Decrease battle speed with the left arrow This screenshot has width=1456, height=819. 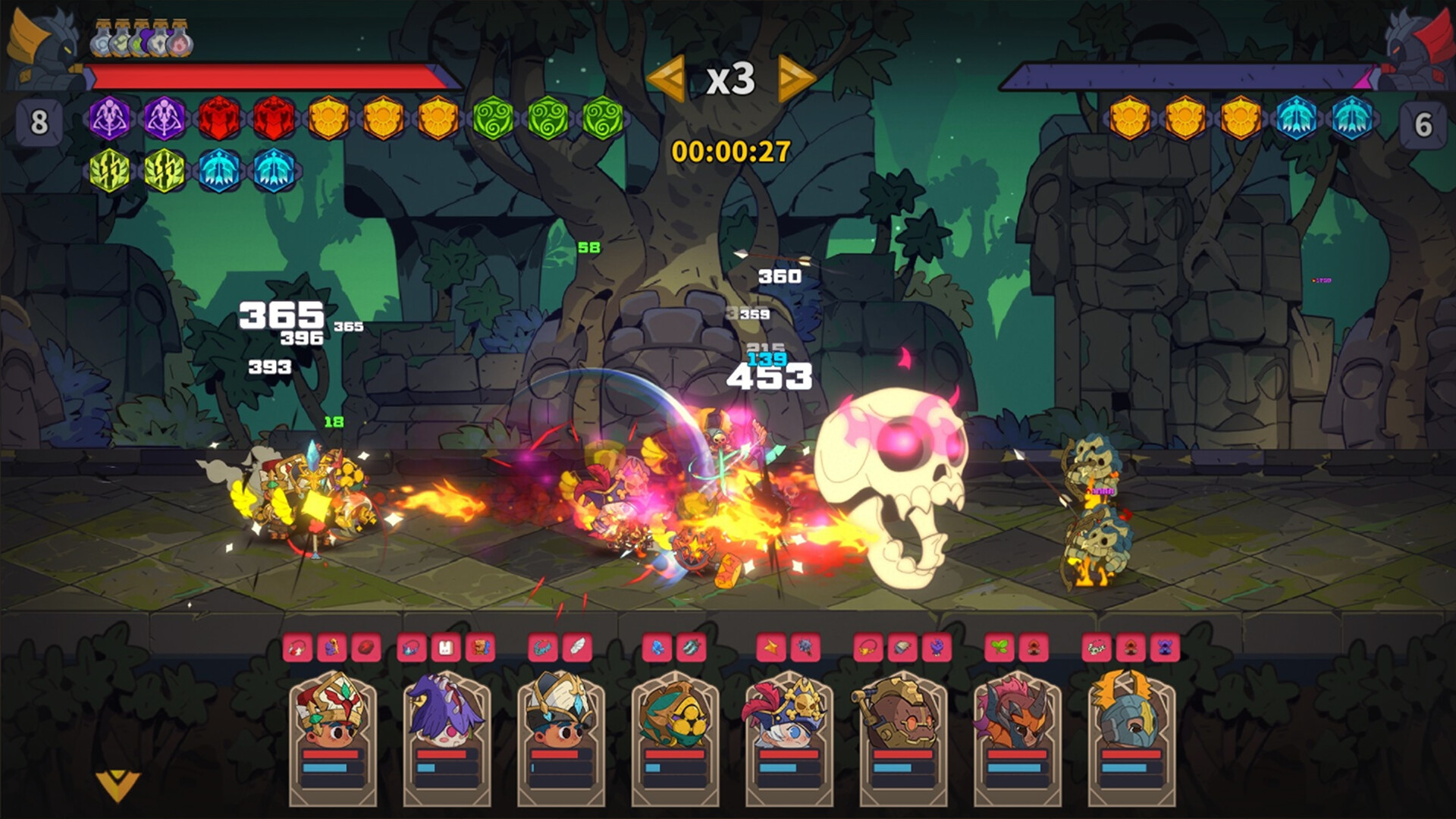point(667,78)
